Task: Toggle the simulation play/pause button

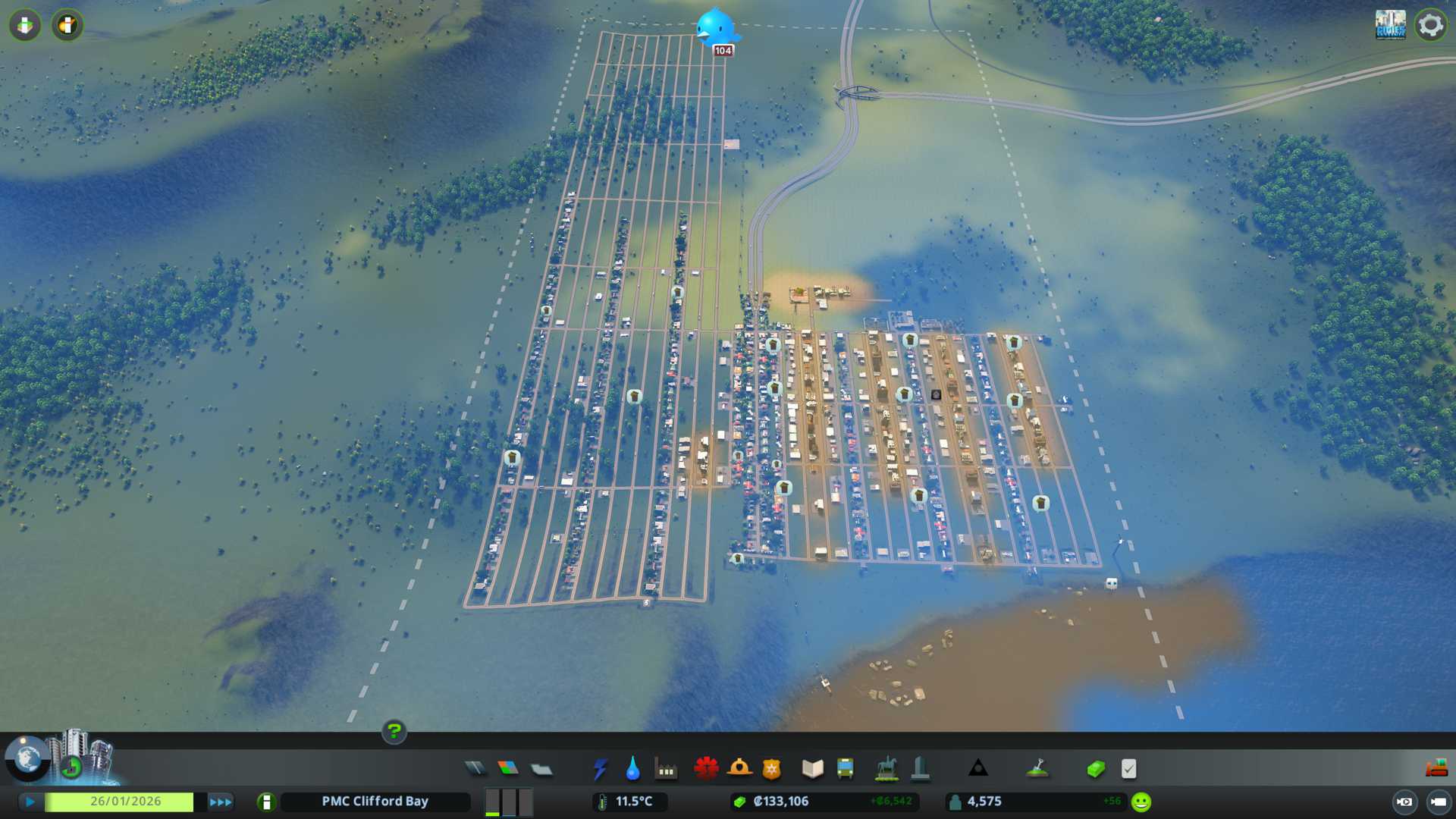Action: [x=30, y=802]
